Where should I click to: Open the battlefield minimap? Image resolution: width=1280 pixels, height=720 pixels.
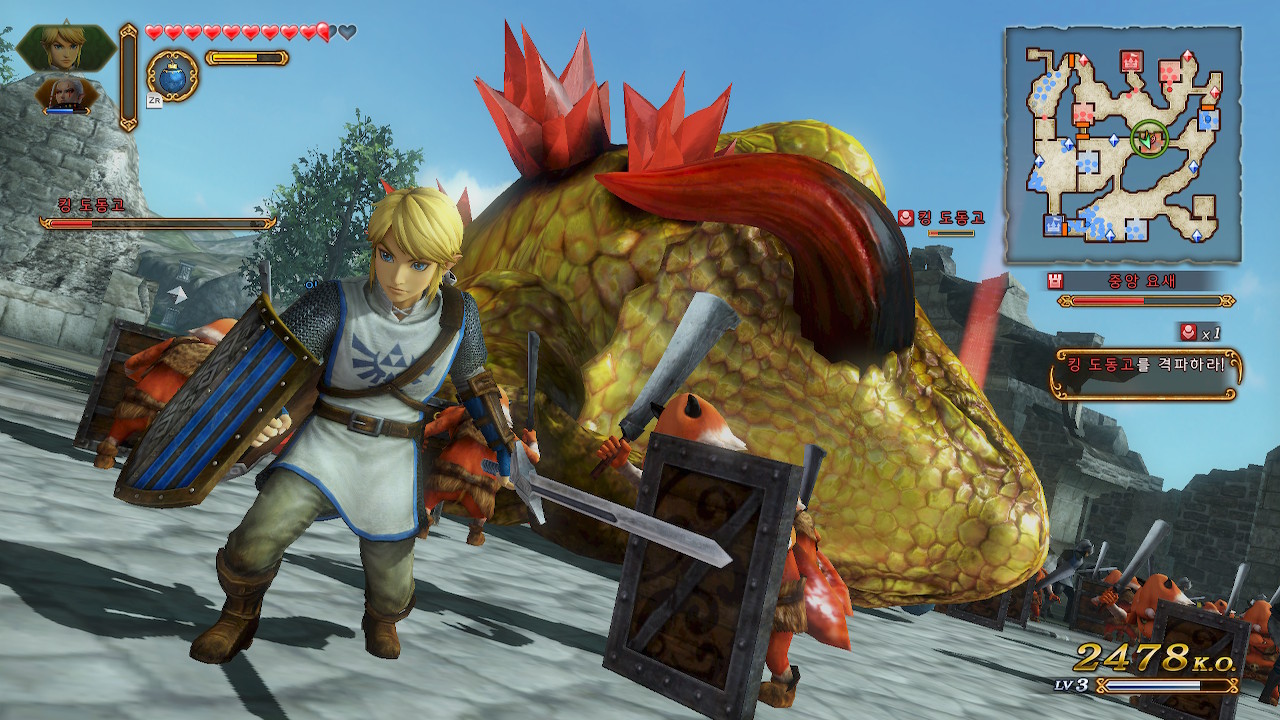1123,146
